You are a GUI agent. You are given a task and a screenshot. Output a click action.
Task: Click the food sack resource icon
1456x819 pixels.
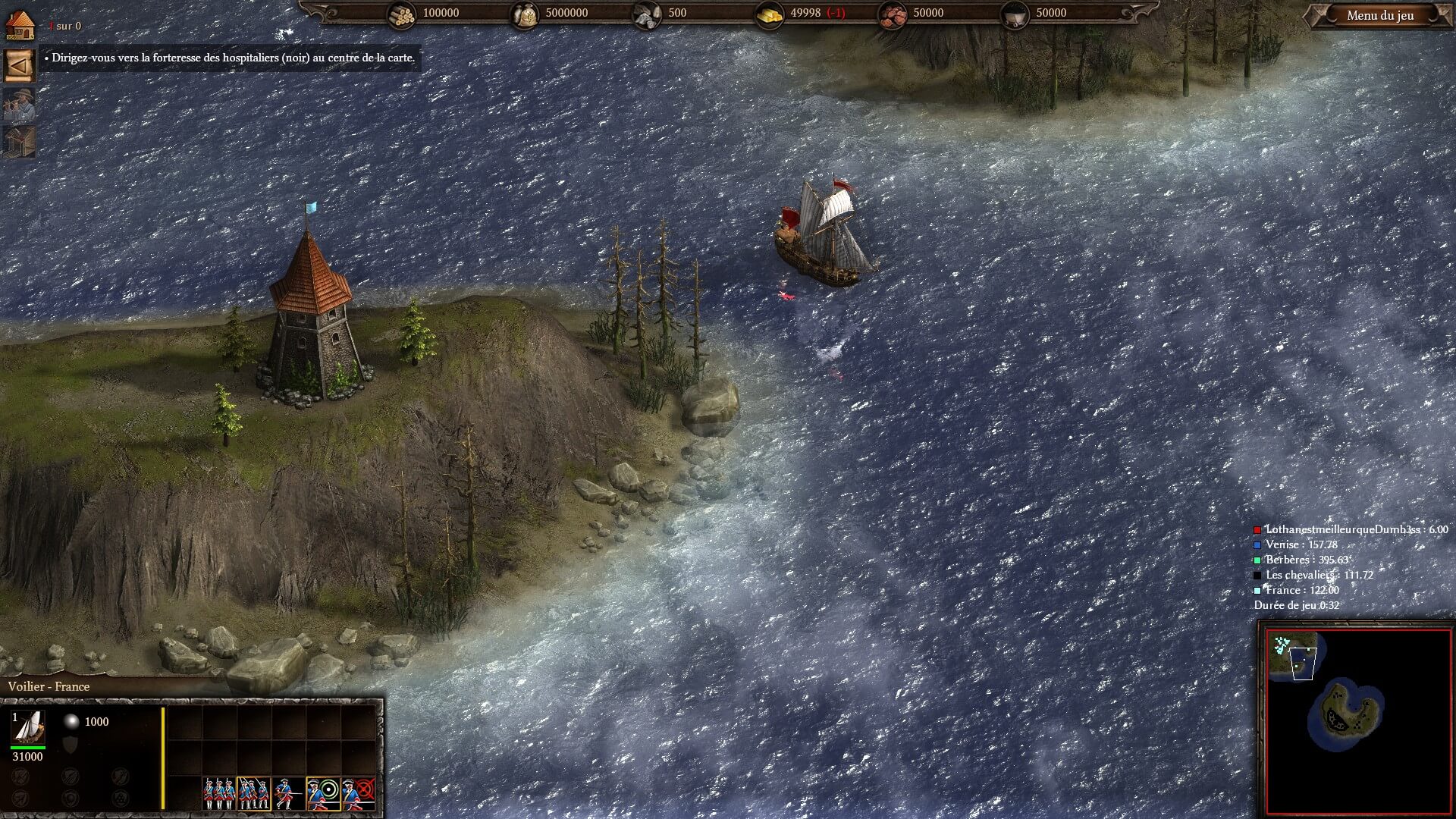click(x=524, y=14)
